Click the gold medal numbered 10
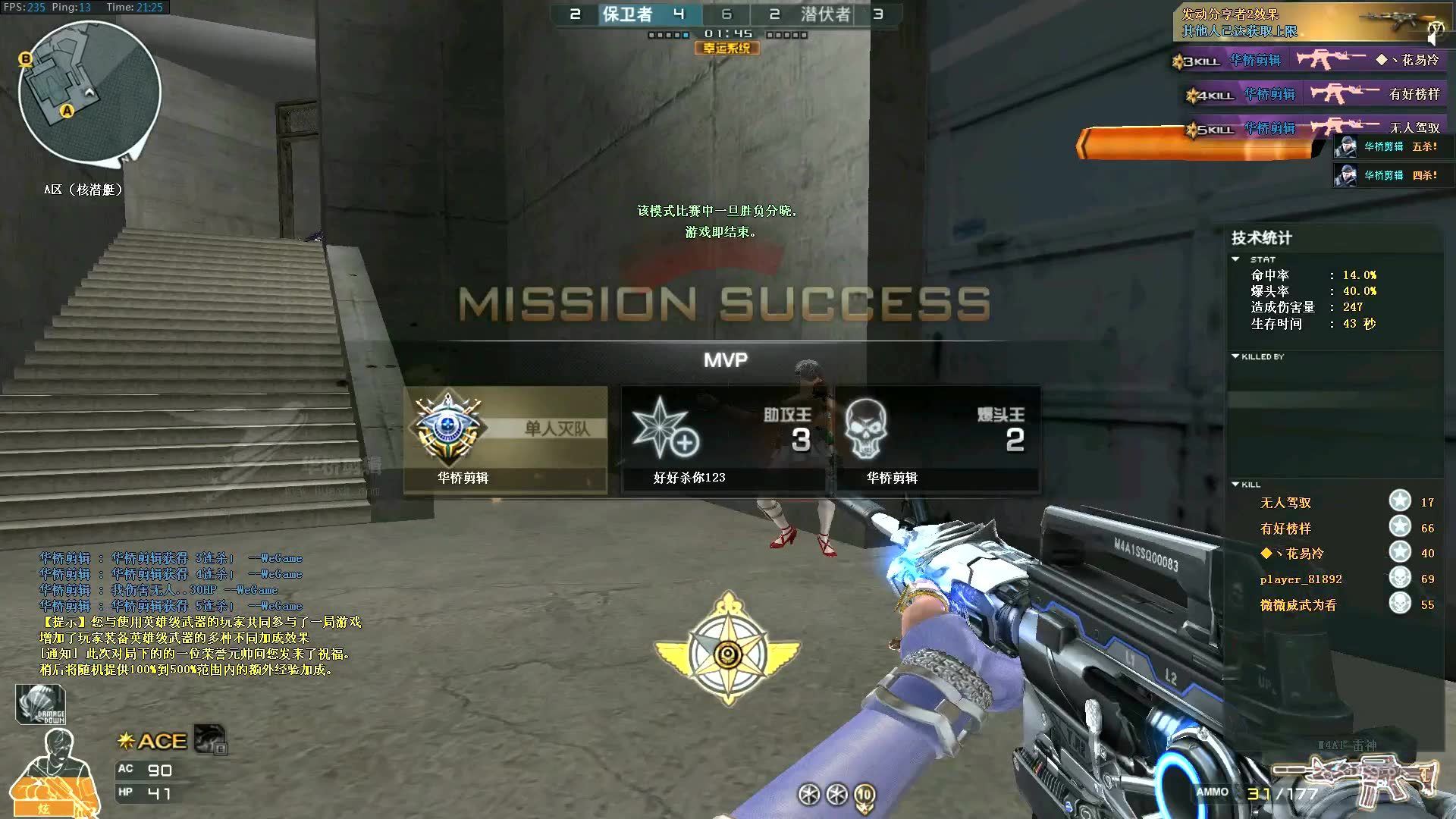 (864, 795)
